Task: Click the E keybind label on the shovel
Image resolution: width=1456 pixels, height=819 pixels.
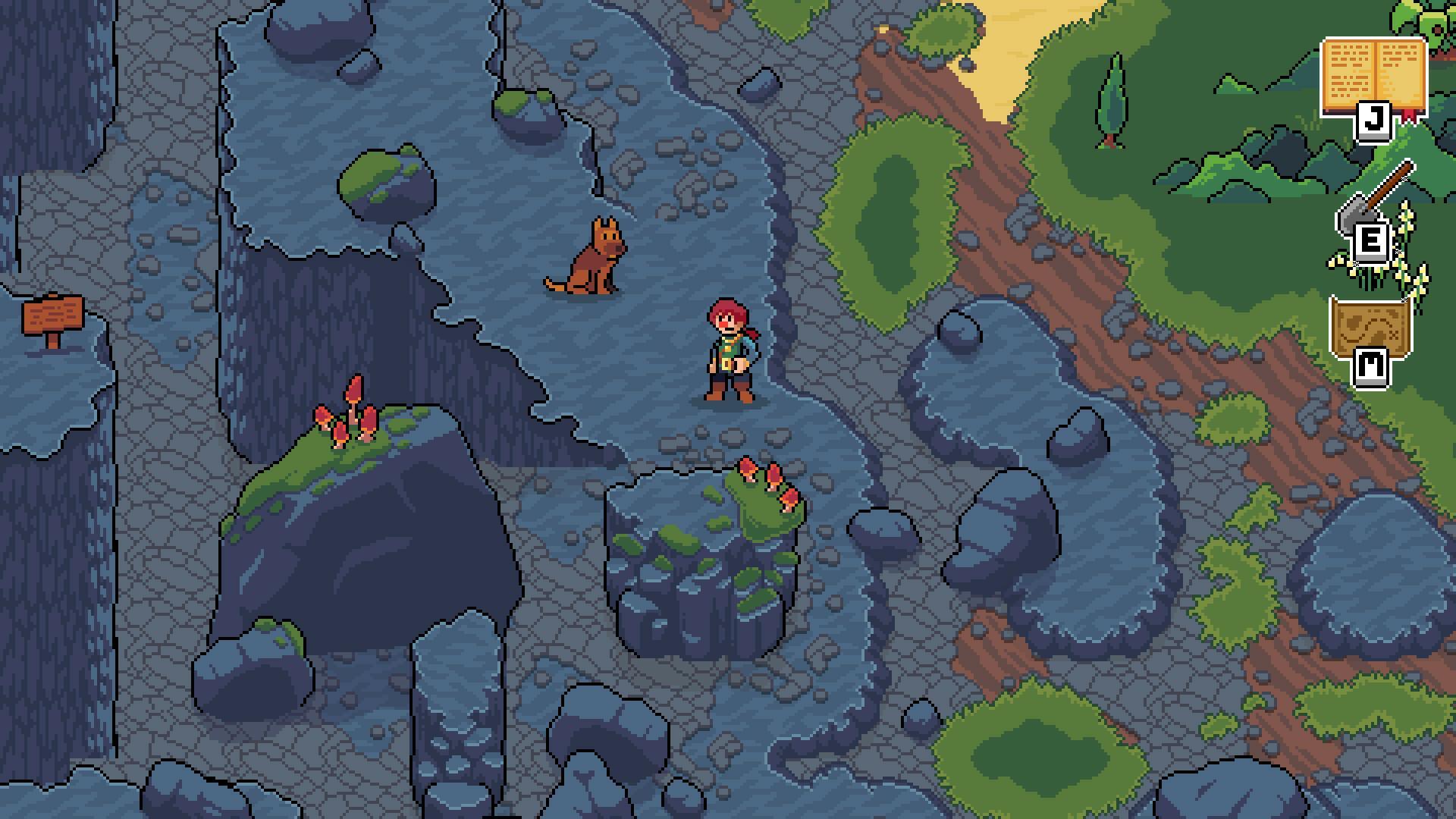Action: [x=1373, y=241]
